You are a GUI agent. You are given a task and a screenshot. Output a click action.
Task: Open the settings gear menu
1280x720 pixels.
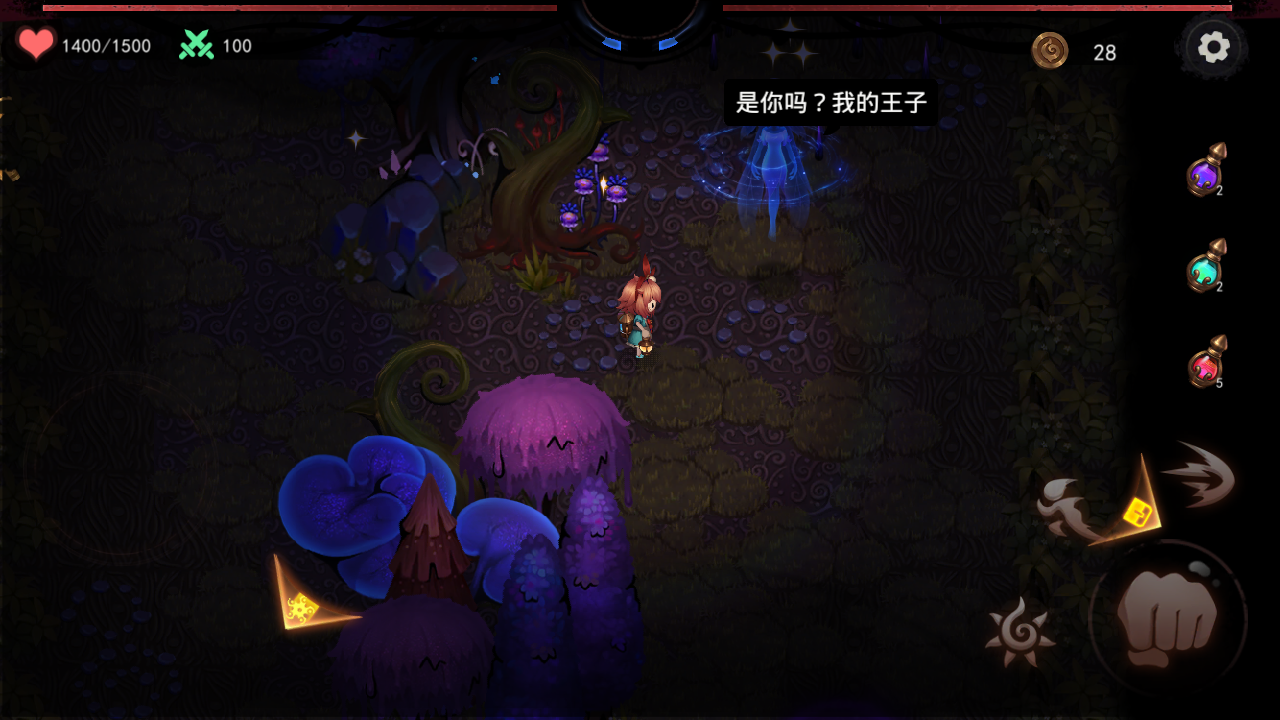pos(1214,46)
